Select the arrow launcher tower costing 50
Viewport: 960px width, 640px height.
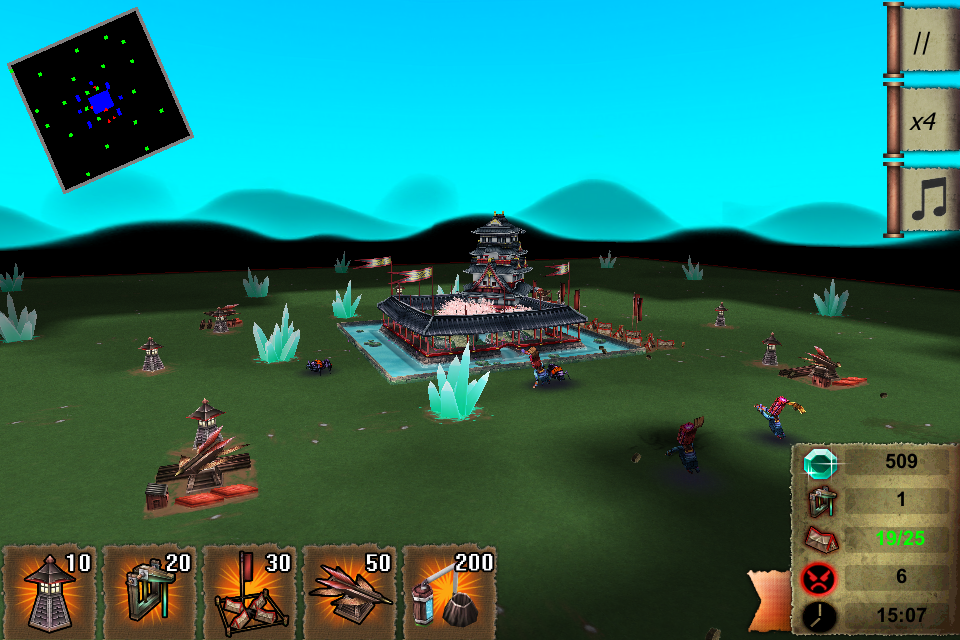pyautogui.click(x=350, y=592)
